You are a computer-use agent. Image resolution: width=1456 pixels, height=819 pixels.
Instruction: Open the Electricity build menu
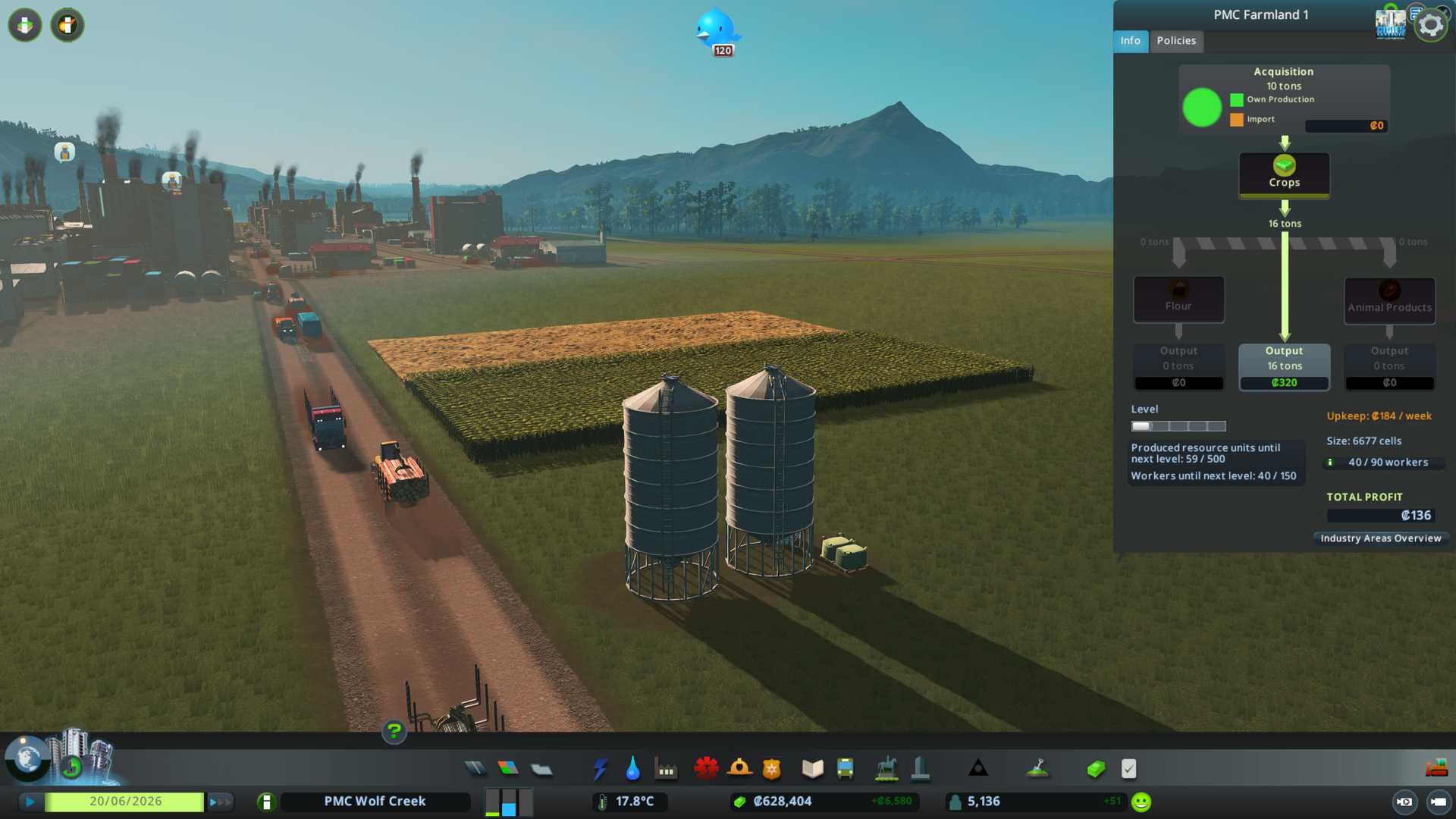[x=600, y=769]
